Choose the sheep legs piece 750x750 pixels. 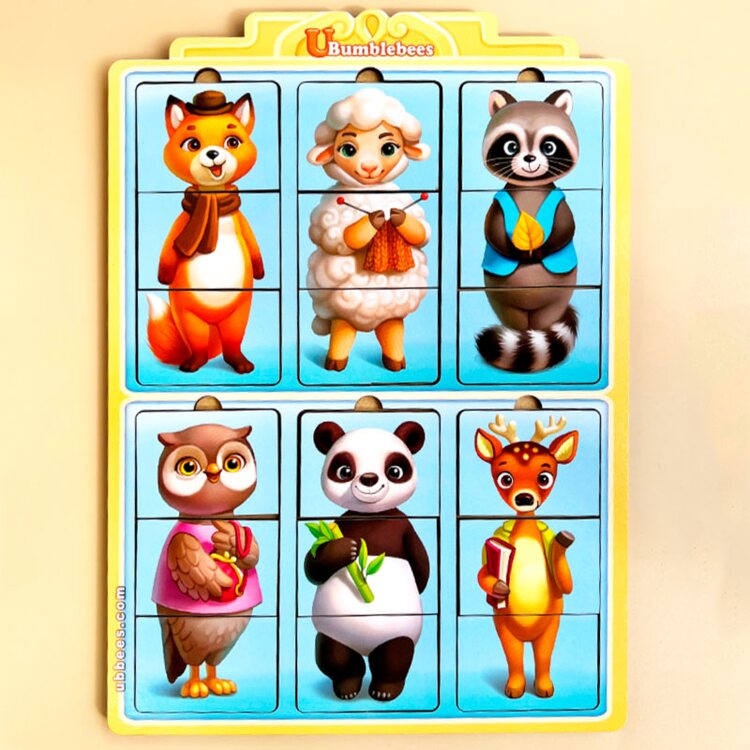369,336
